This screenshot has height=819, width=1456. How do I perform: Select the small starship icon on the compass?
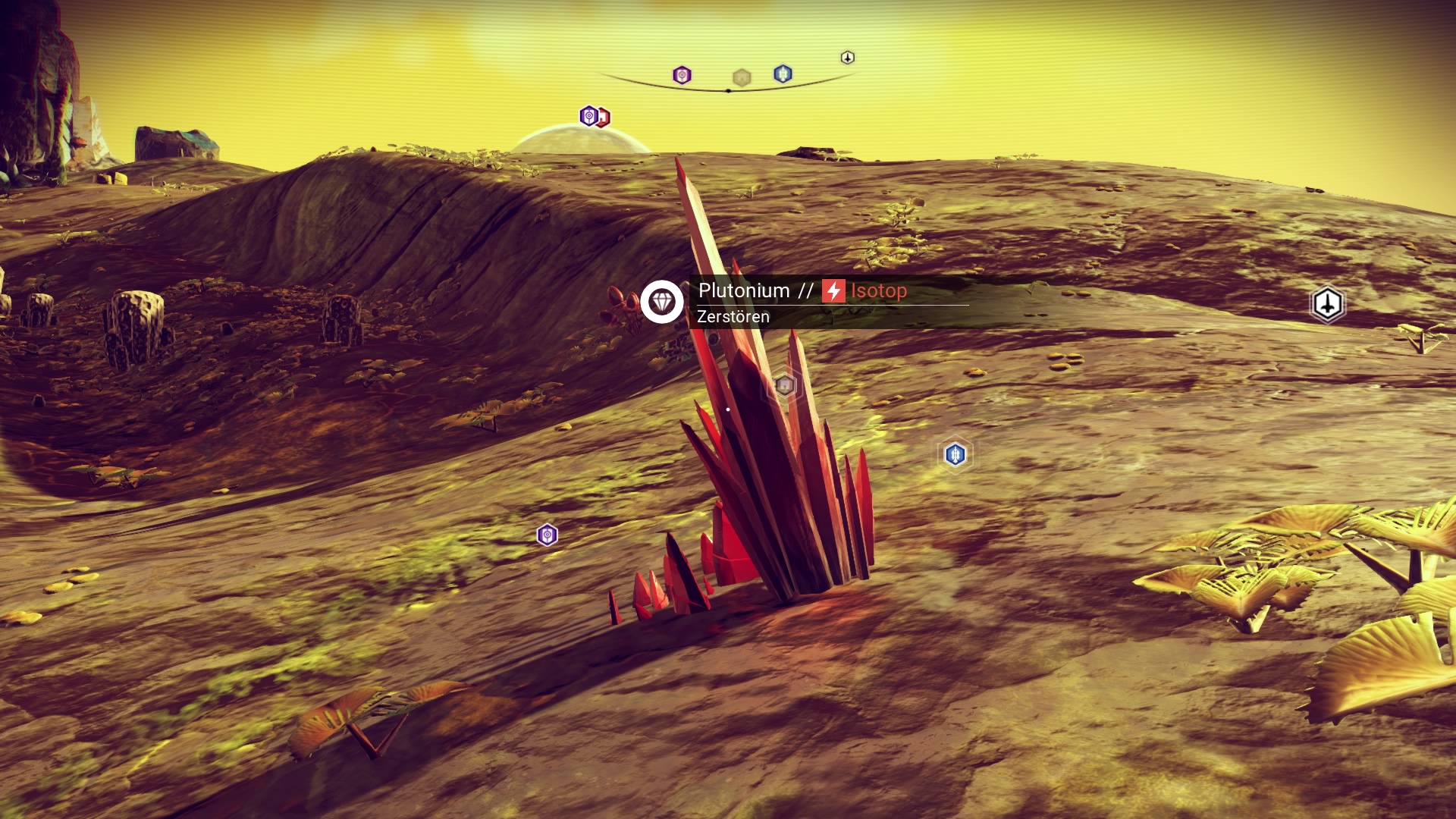(848, 58)
